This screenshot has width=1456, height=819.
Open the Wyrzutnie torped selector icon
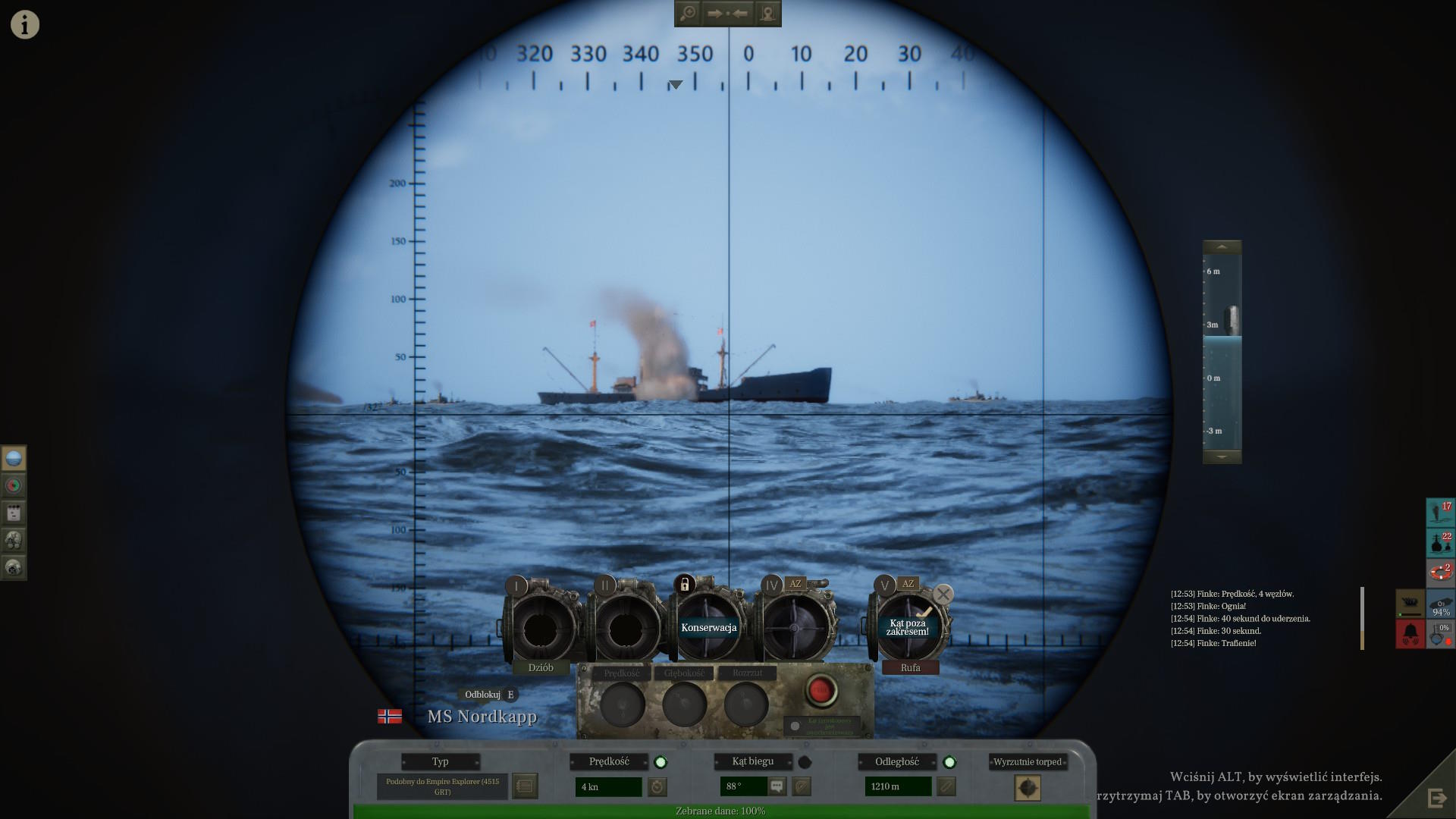[1028, 788]
